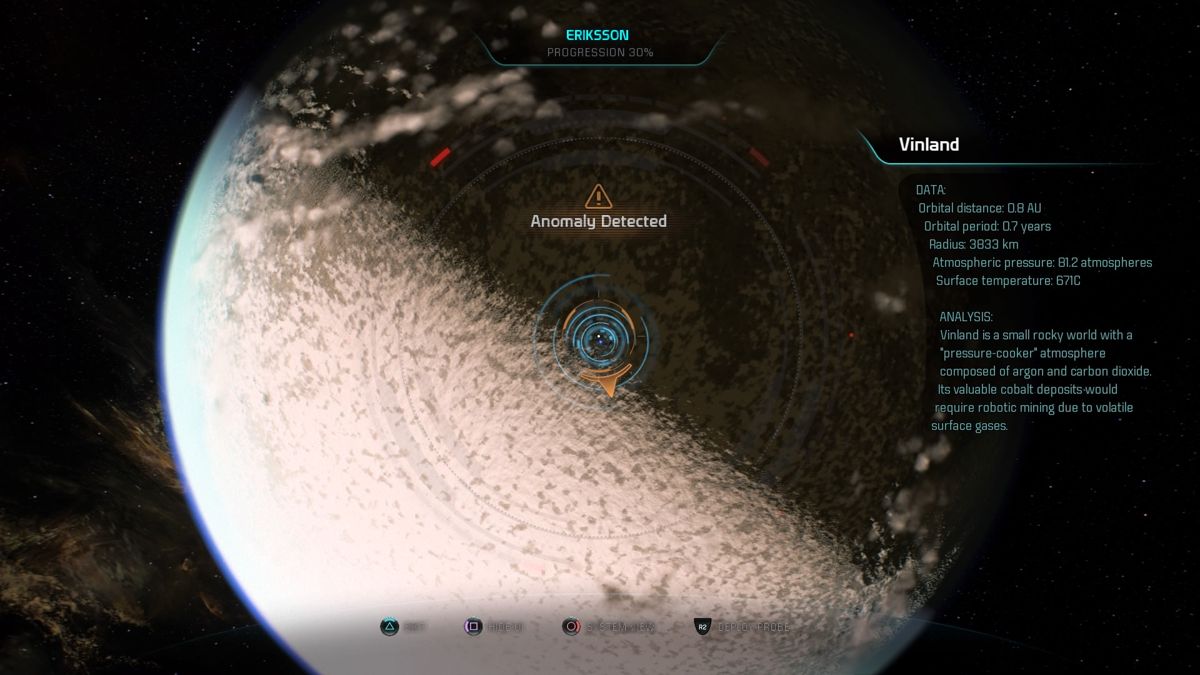The width and height of the screenshot is (1200, 675).
Task: Click the Anomaly Detected warning icon
Action: 598,196
